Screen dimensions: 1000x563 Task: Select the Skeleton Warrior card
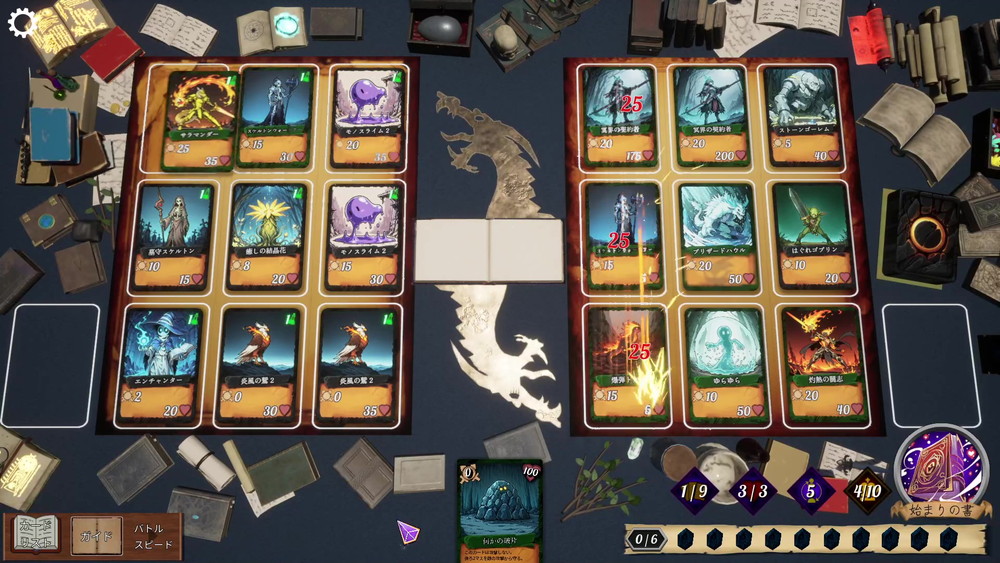coord(276,117)
